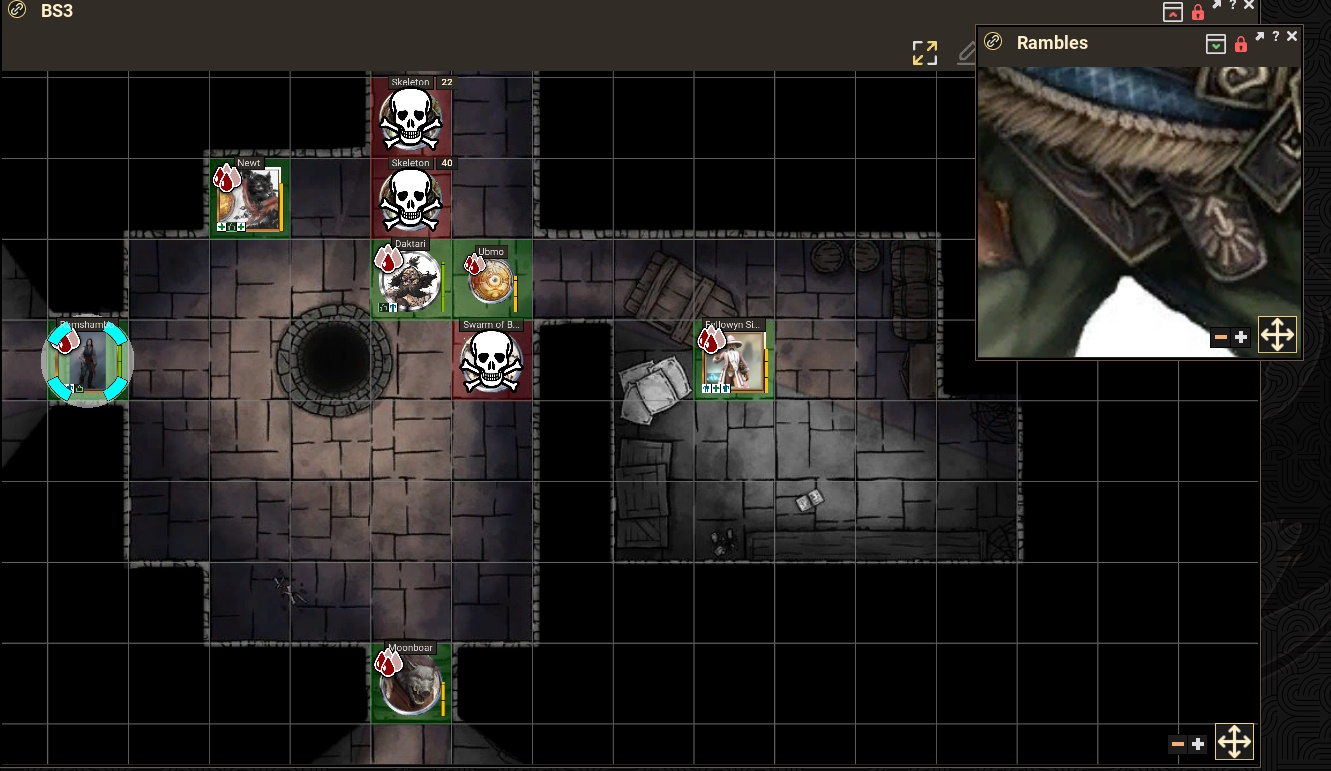The image size is (1331, 771).
Task: Toggle the red lock on Rambles window
Action: 1241,44
